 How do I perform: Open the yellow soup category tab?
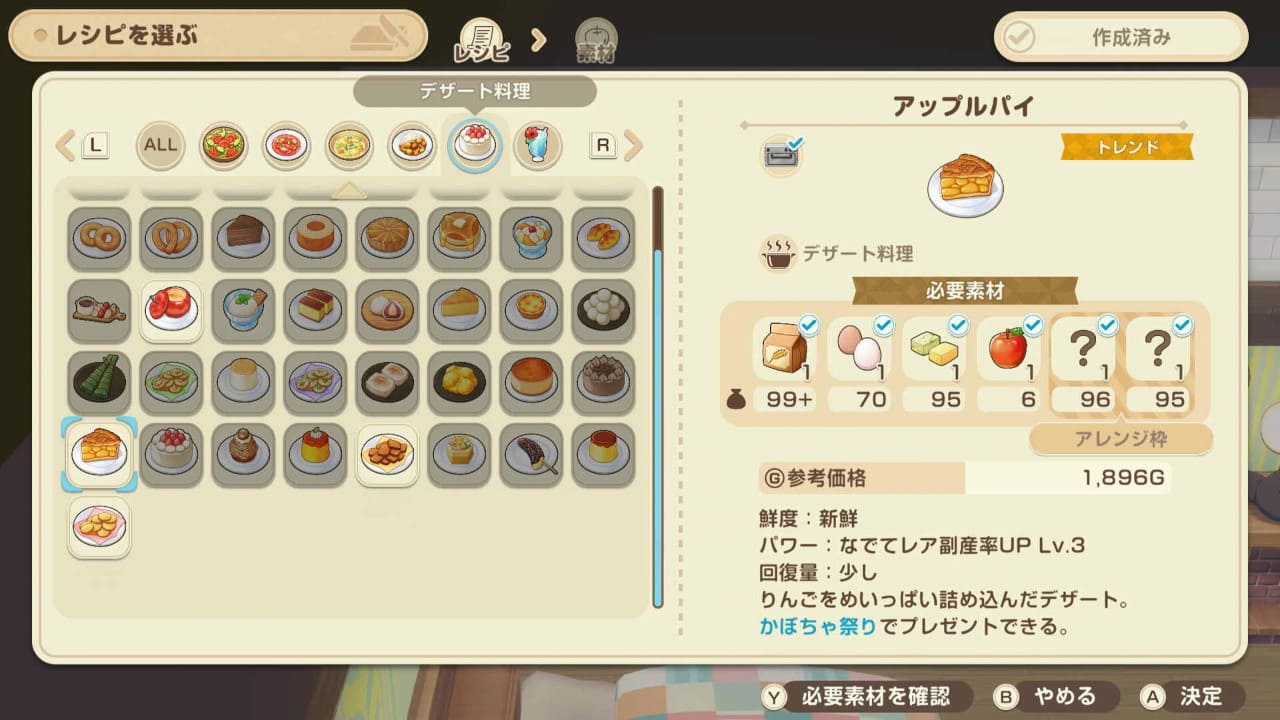click(349, 145)
